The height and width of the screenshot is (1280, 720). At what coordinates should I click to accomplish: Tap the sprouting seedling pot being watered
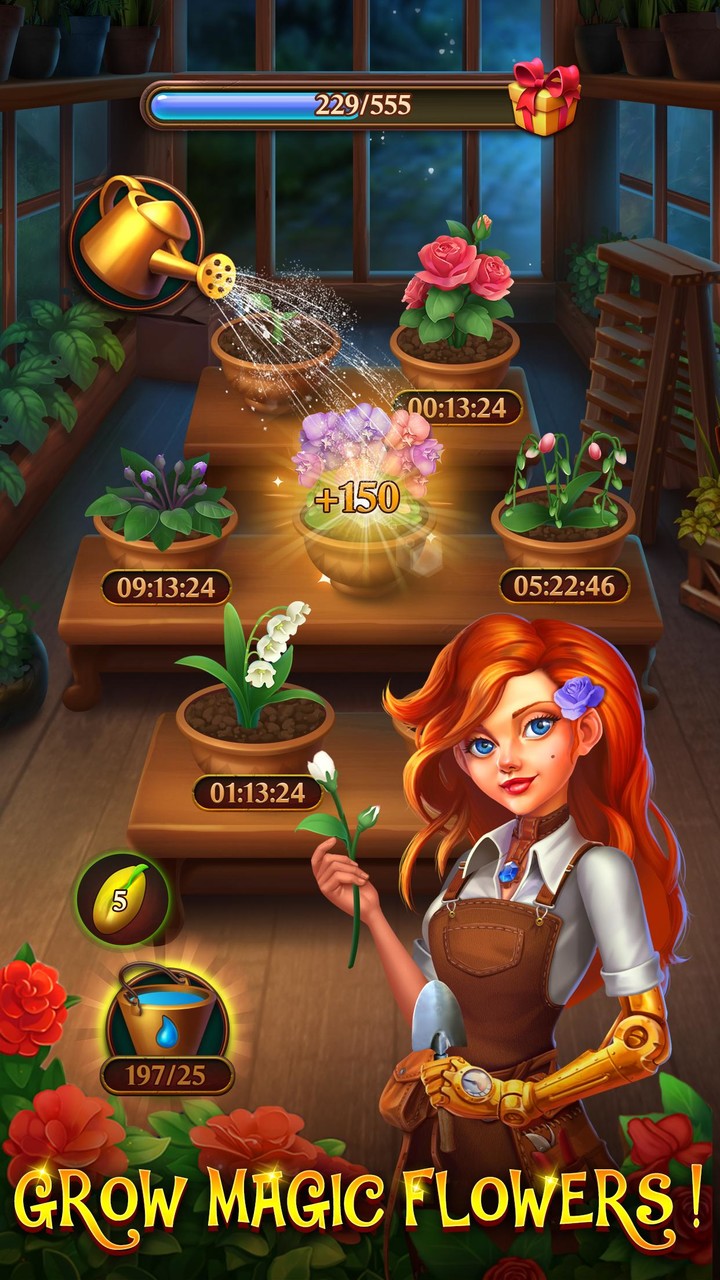click(x=274, y=355)
